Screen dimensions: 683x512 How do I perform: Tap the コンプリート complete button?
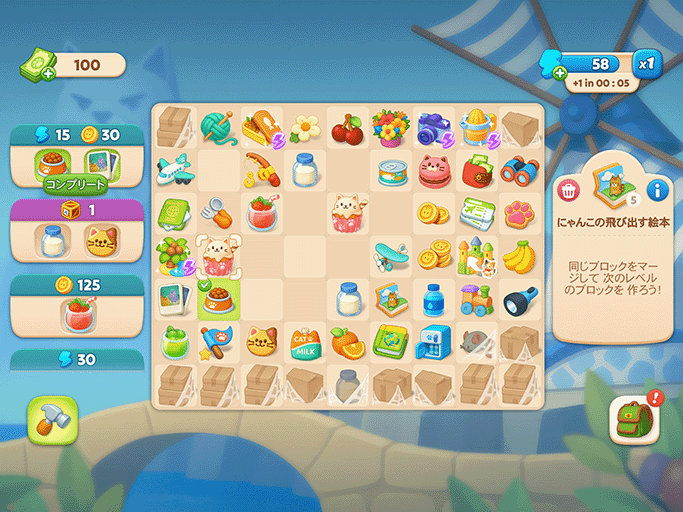(74, 183)
